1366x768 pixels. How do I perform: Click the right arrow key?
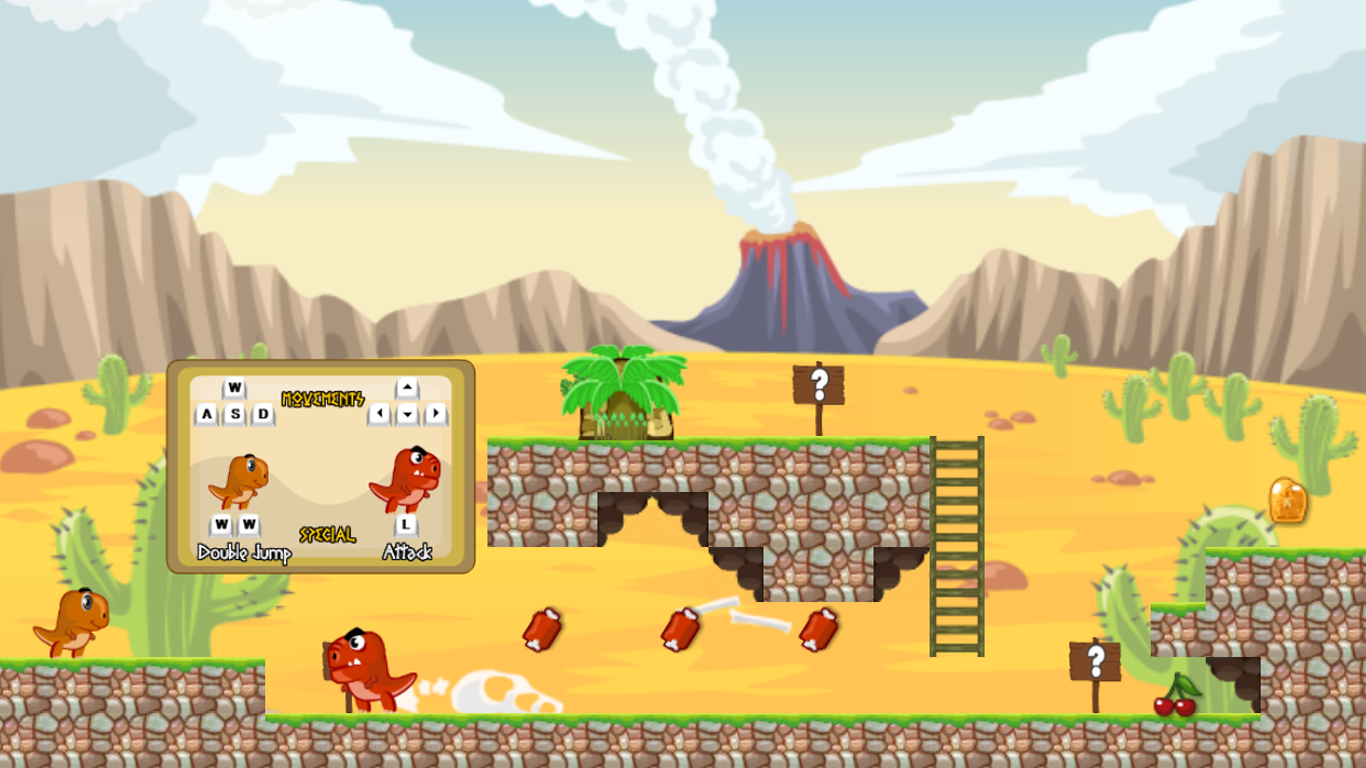pyautogui.click(x=437, y=412)
